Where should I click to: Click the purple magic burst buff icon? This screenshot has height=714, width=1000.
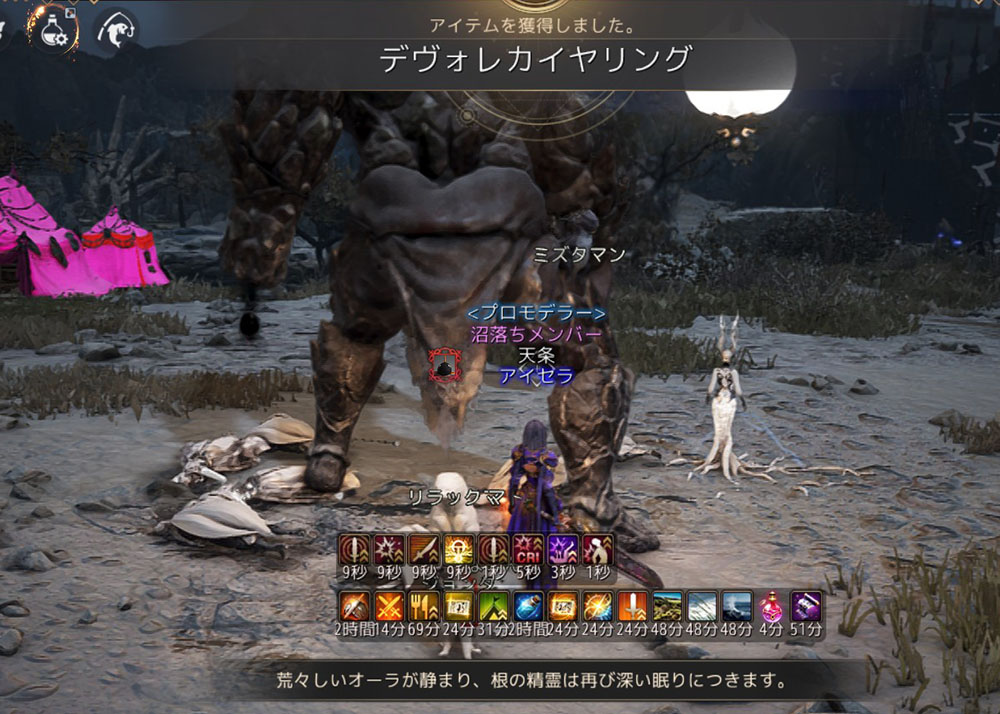pyautogui.click(x=563, y=551)
